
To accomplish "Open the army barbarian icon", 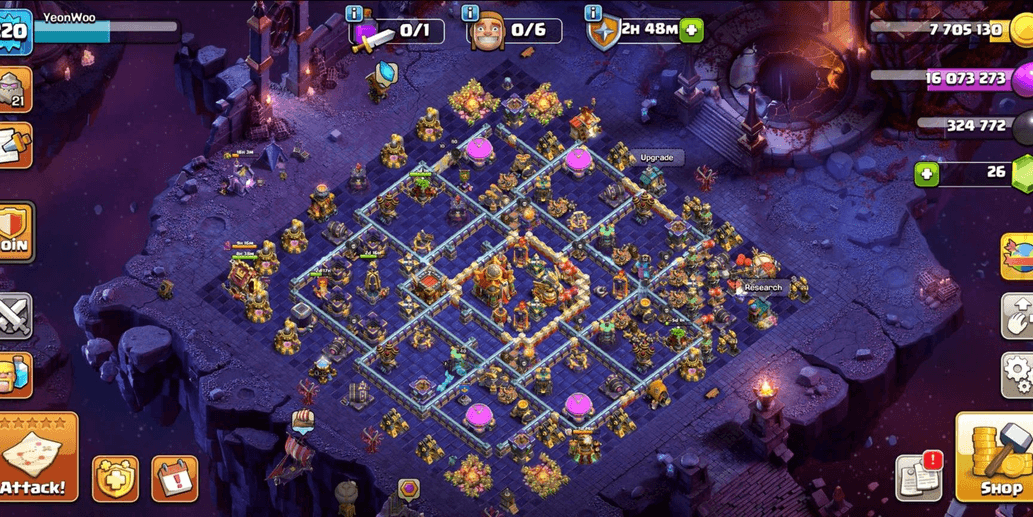I will (15, 375).
